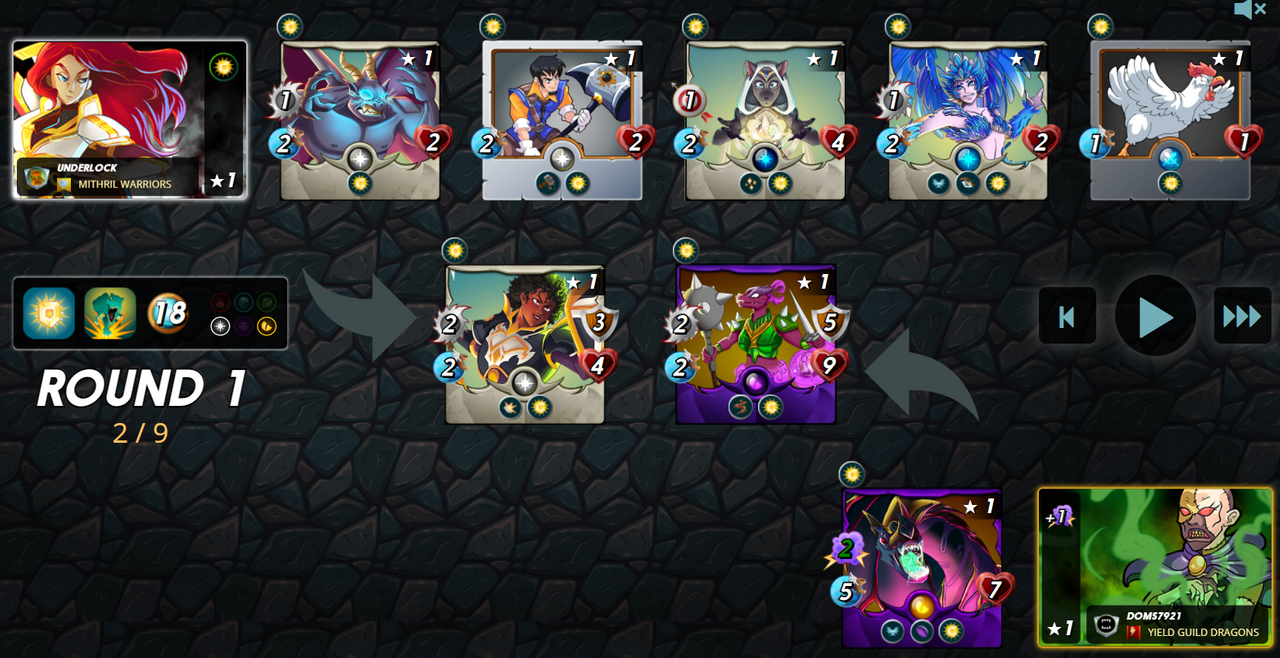
Task: Play the battle replay
Action: pyautogui.click(x=1155, y=317)
